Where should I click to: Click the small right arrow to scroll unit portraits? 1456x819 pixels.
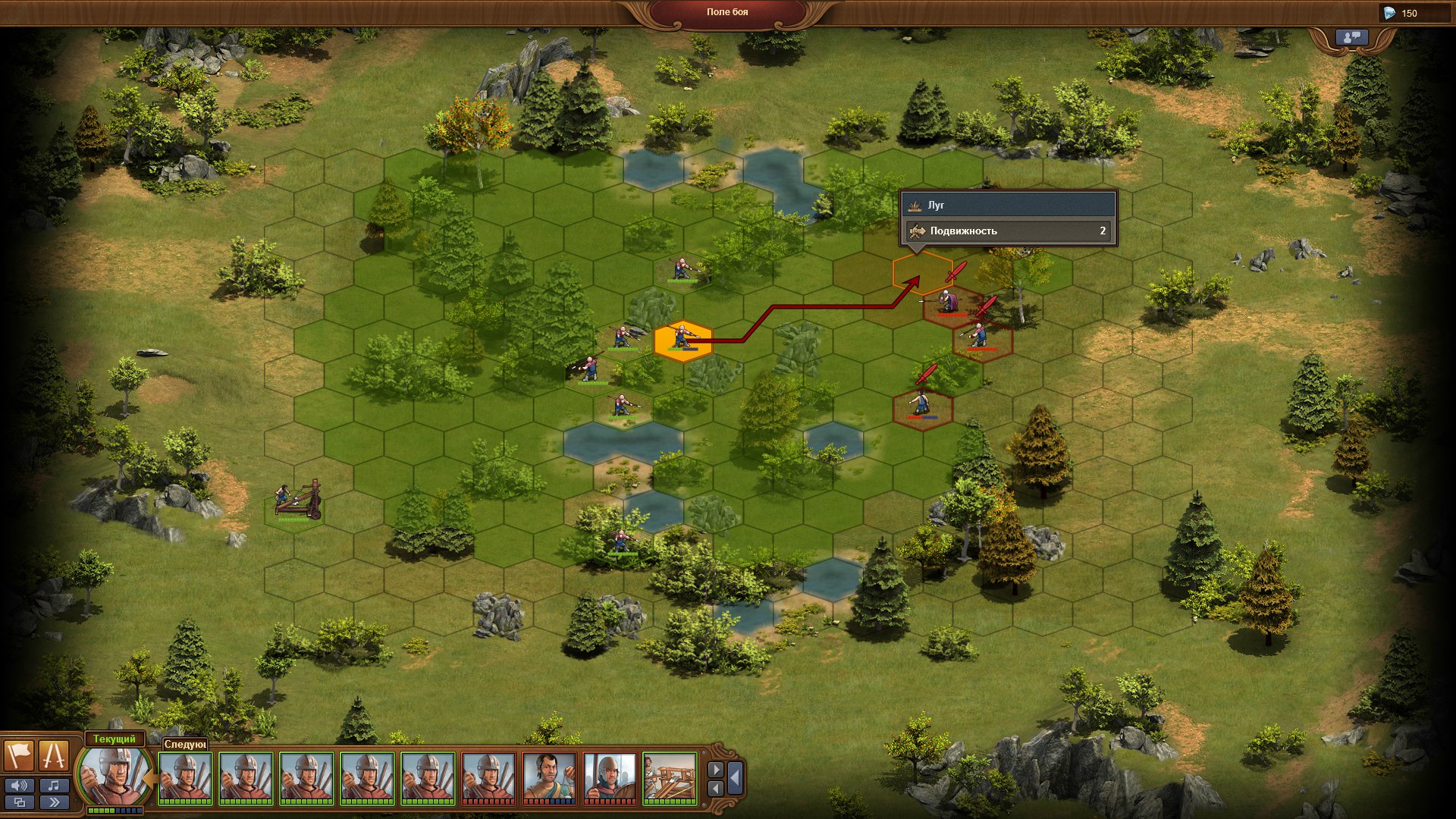(x=716, y=768)
